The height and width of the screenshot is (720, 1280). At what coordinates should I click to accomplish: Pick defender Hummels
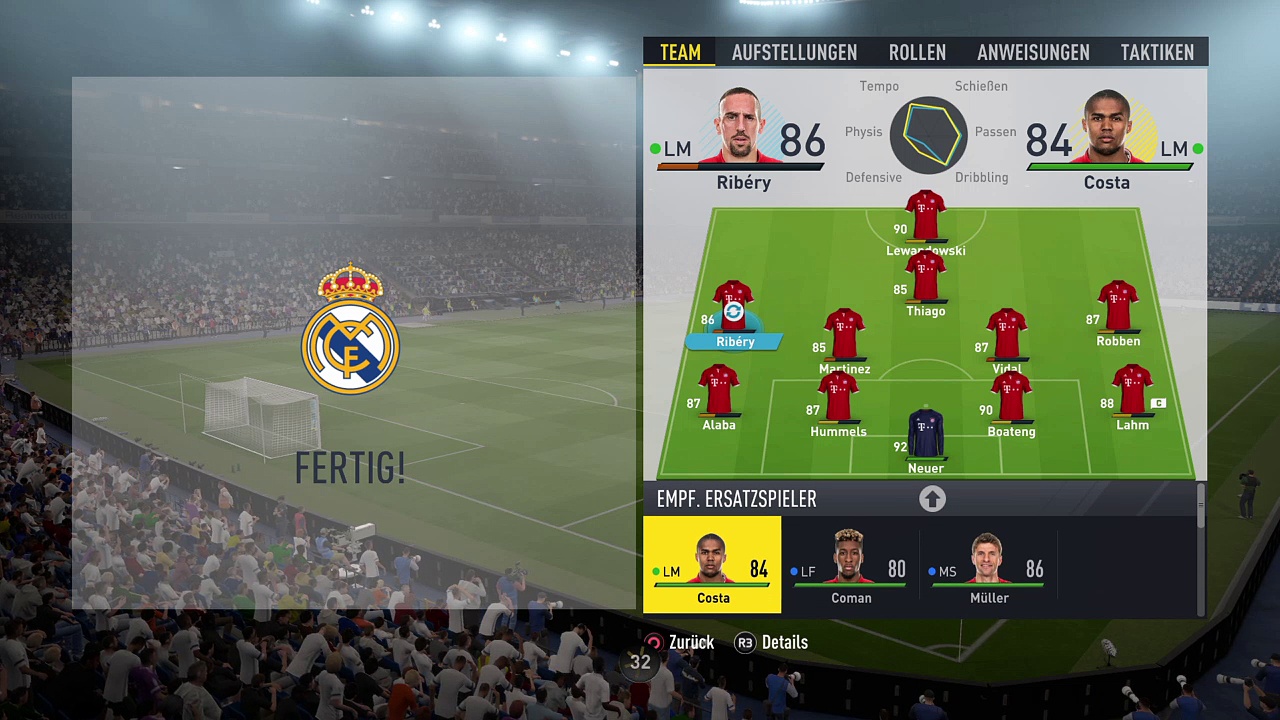tap(838, 402)
